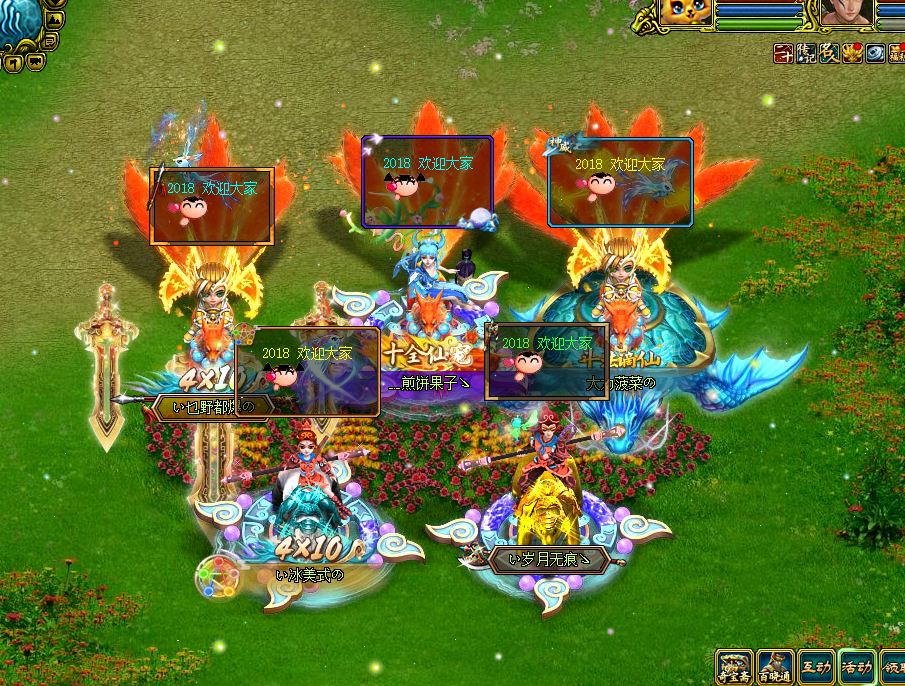
Task: Click the yellow pet portrait
Action: [686, 13]
